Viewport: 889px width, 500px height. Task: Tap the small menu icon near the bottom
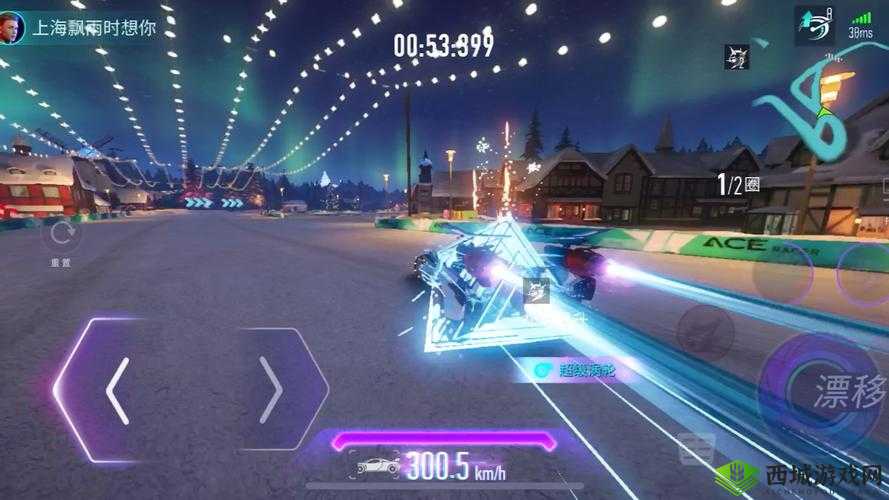695,450
